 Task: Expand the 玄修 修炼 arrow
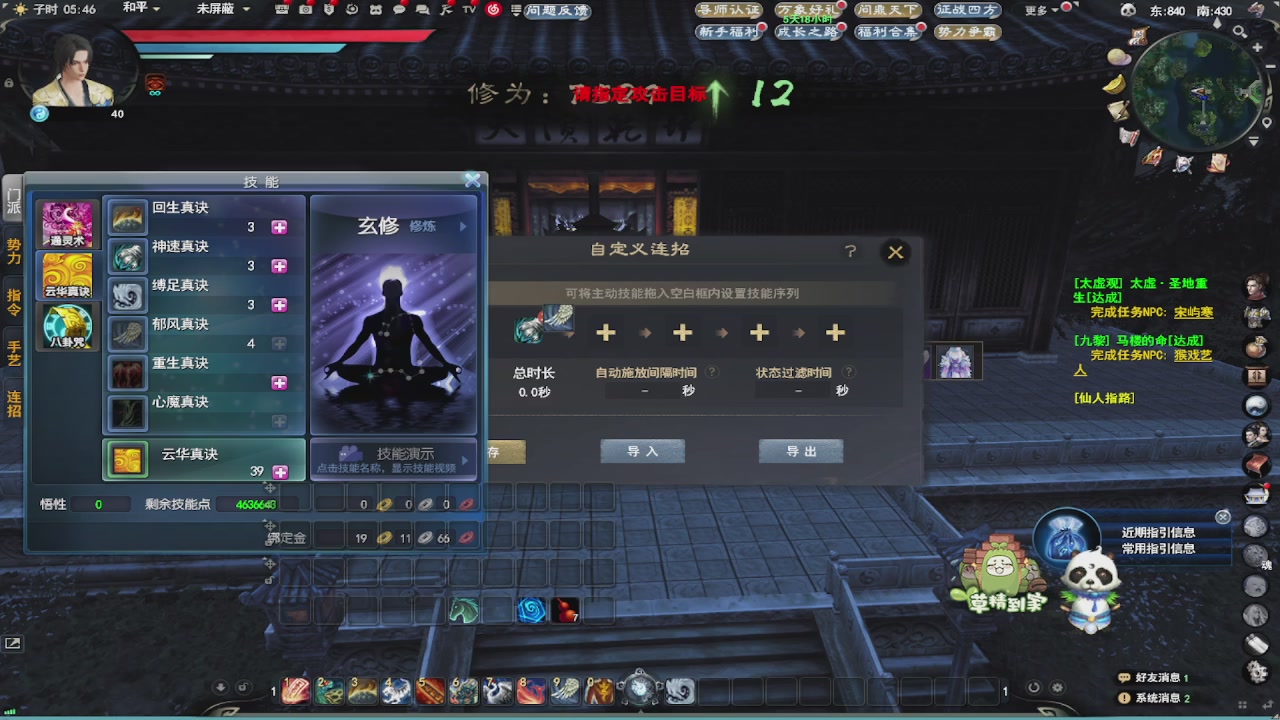pyautogui.click(x=461, y=227)
